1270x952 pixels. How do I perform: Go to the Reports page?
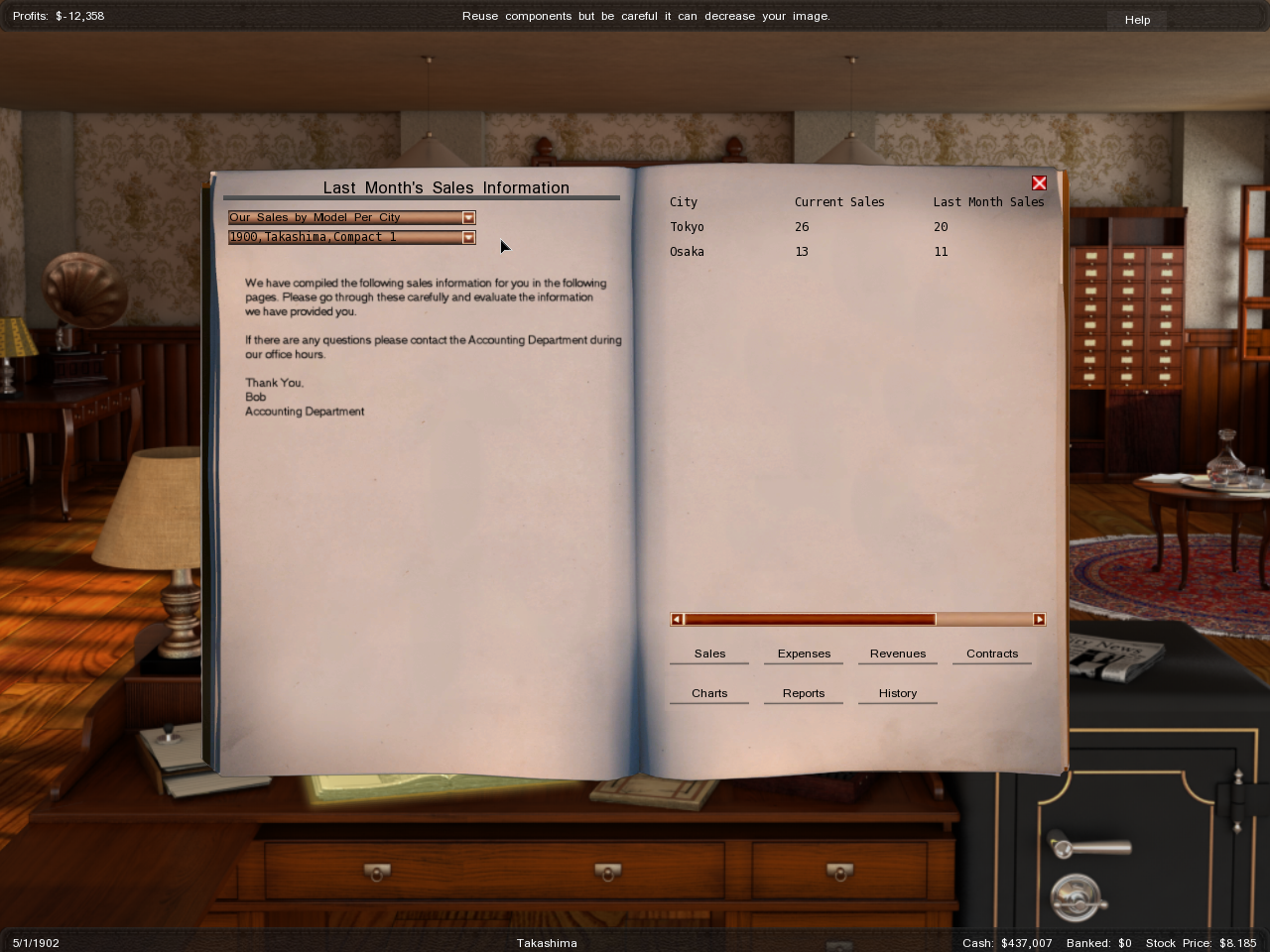pyautogui.click(x=804, y=693)
